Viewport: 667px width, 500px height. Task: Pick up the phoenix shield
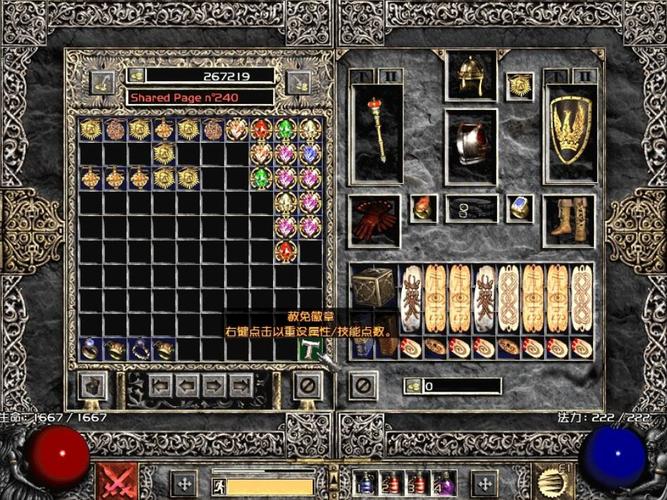(571, 132)
